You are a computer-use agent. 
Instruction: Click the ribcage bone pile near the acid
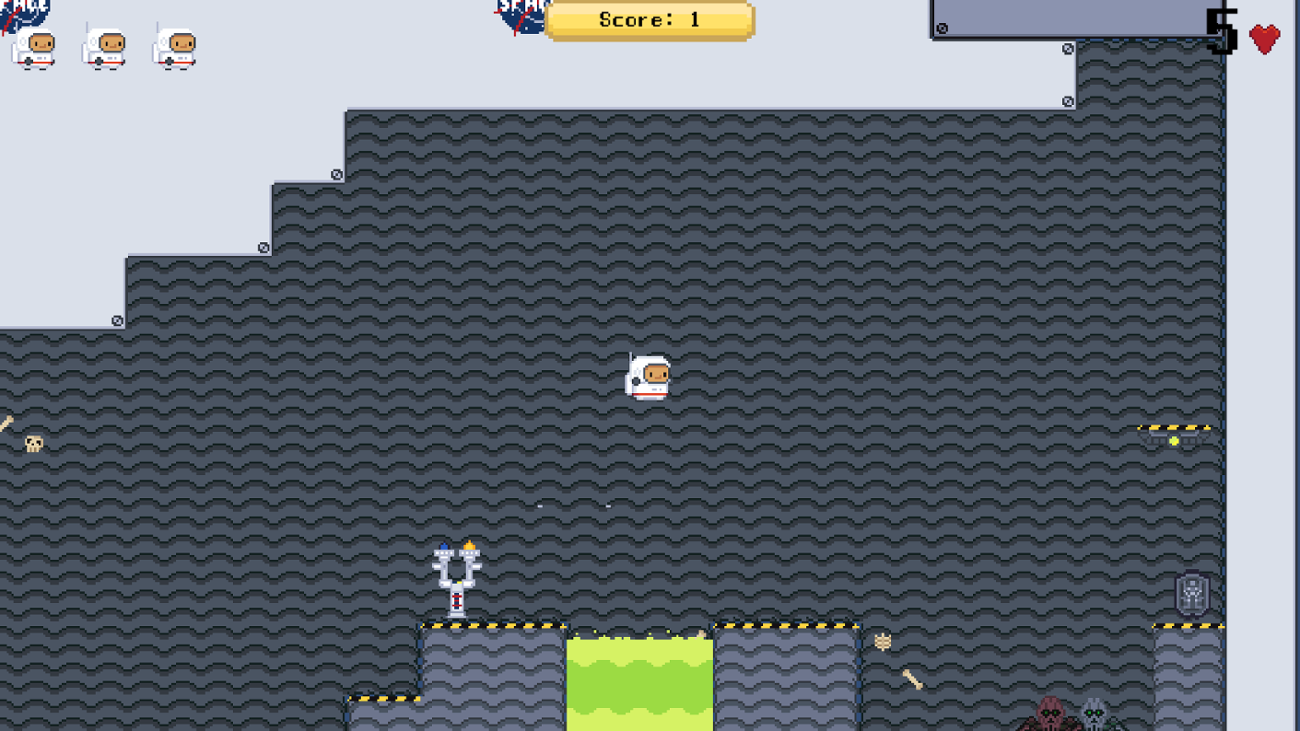pos(883,642)
